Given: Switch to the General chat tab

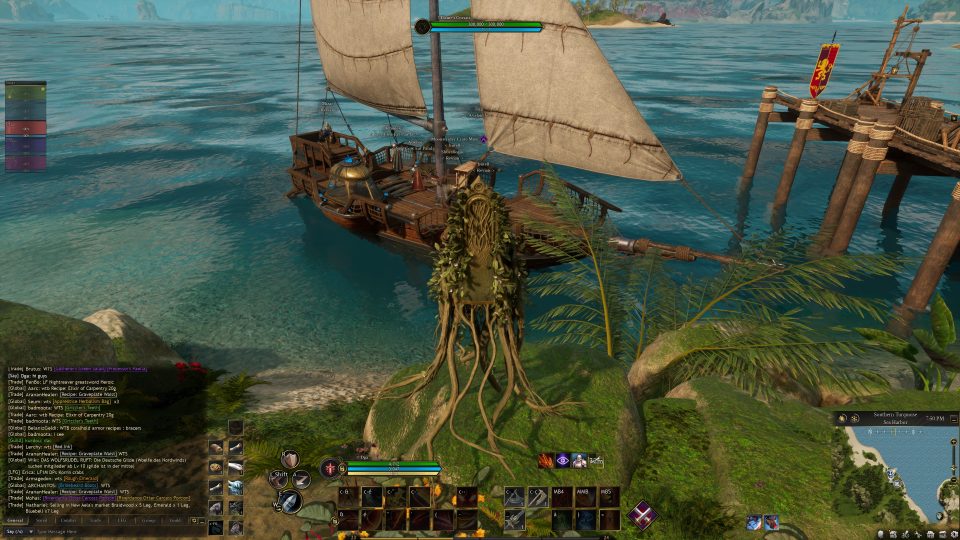Looking at the screenshot, I should (x=16, y=520).
